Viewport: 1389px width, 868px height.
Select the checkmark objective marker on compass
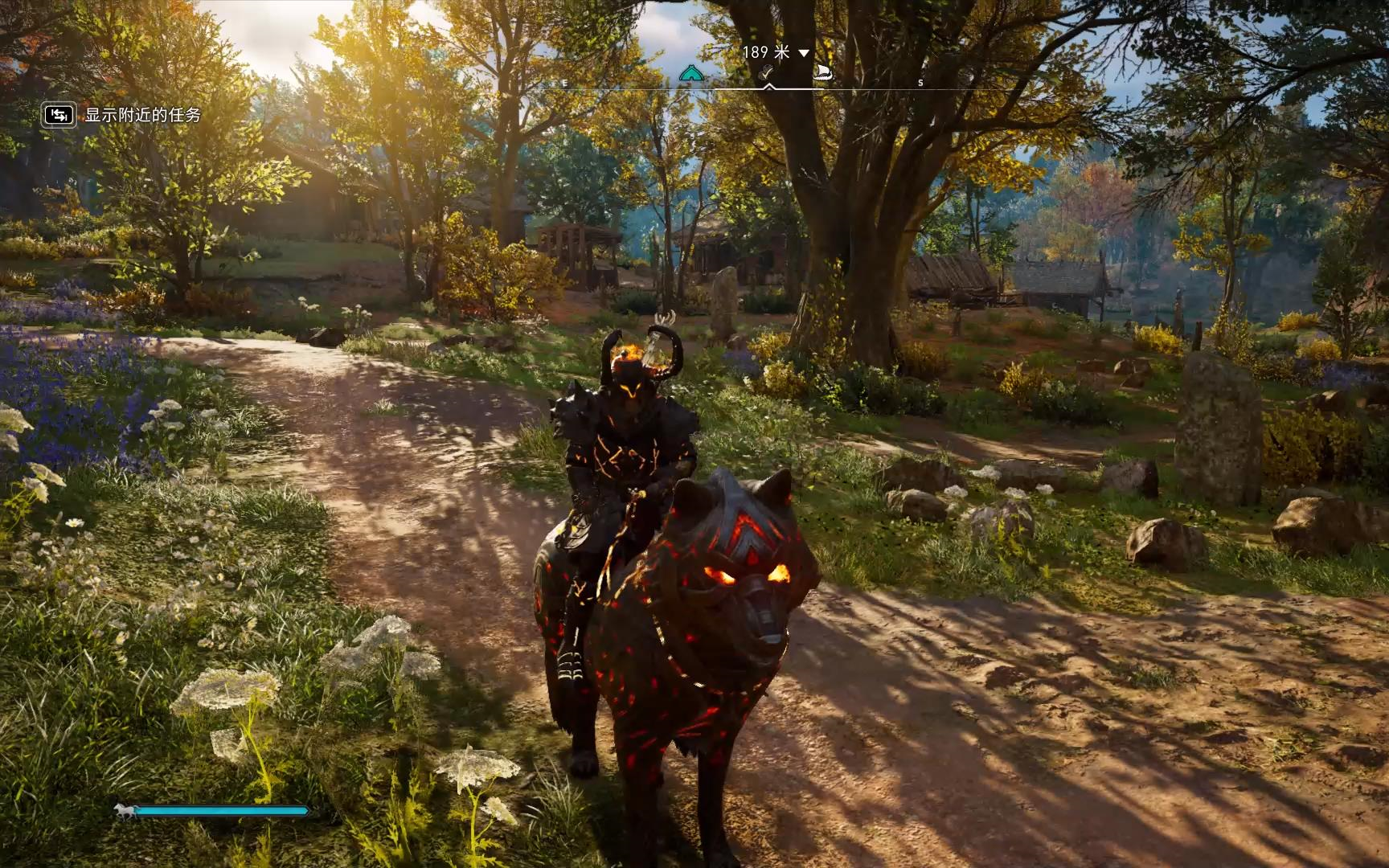(768, 75)
